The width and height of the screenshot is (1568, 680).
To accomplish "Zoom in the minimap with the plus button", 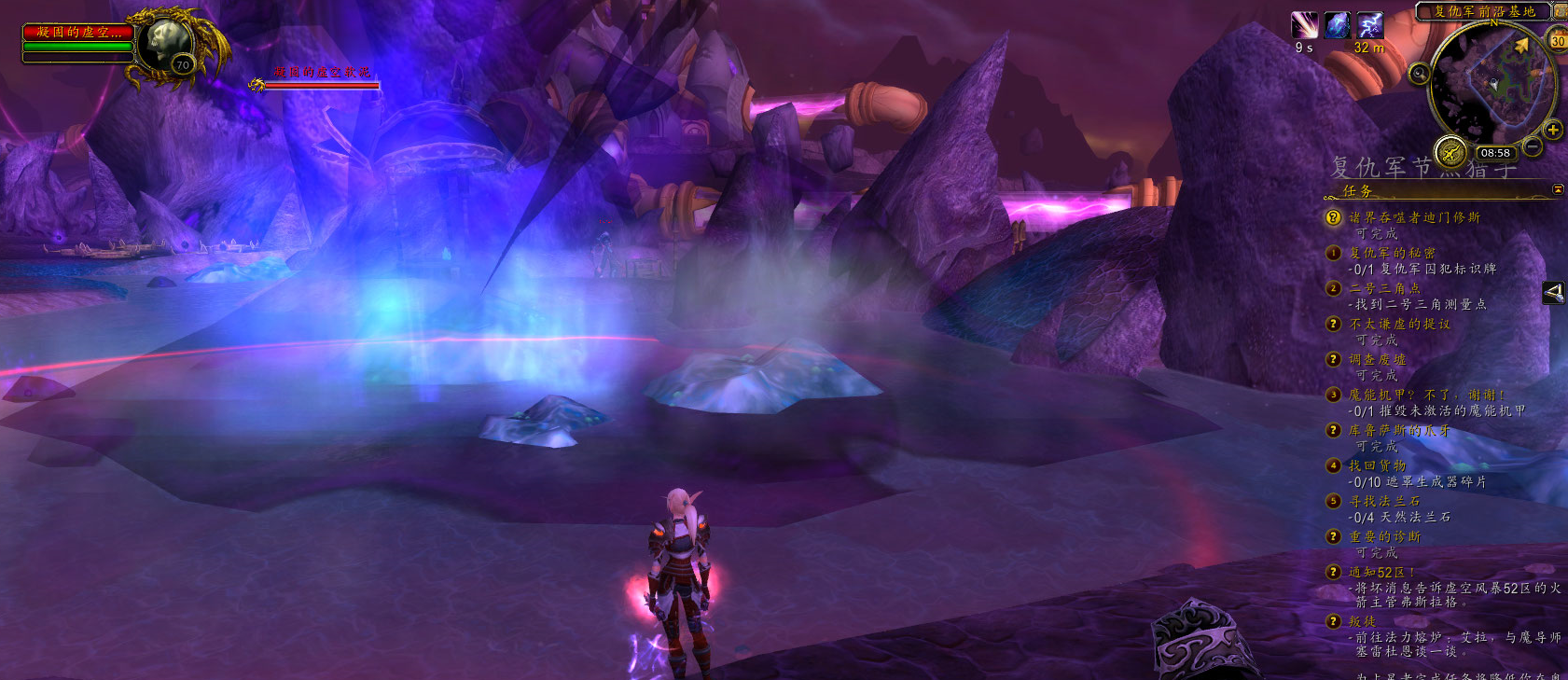I will pyautogui.click(x=1552, y=130).
